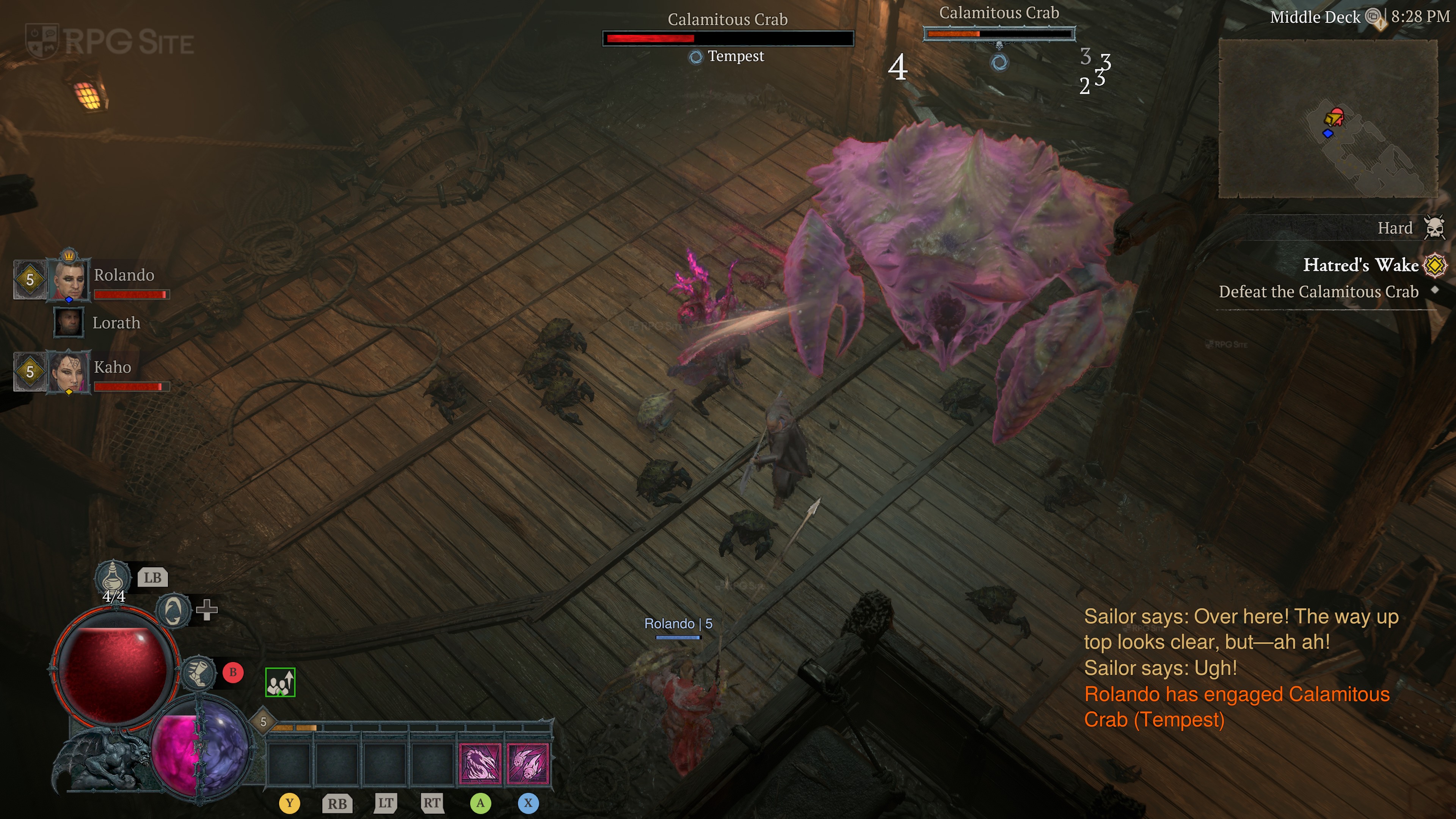Use the healing potion icon
1456x819 pixels.
[x=113, y=576]
